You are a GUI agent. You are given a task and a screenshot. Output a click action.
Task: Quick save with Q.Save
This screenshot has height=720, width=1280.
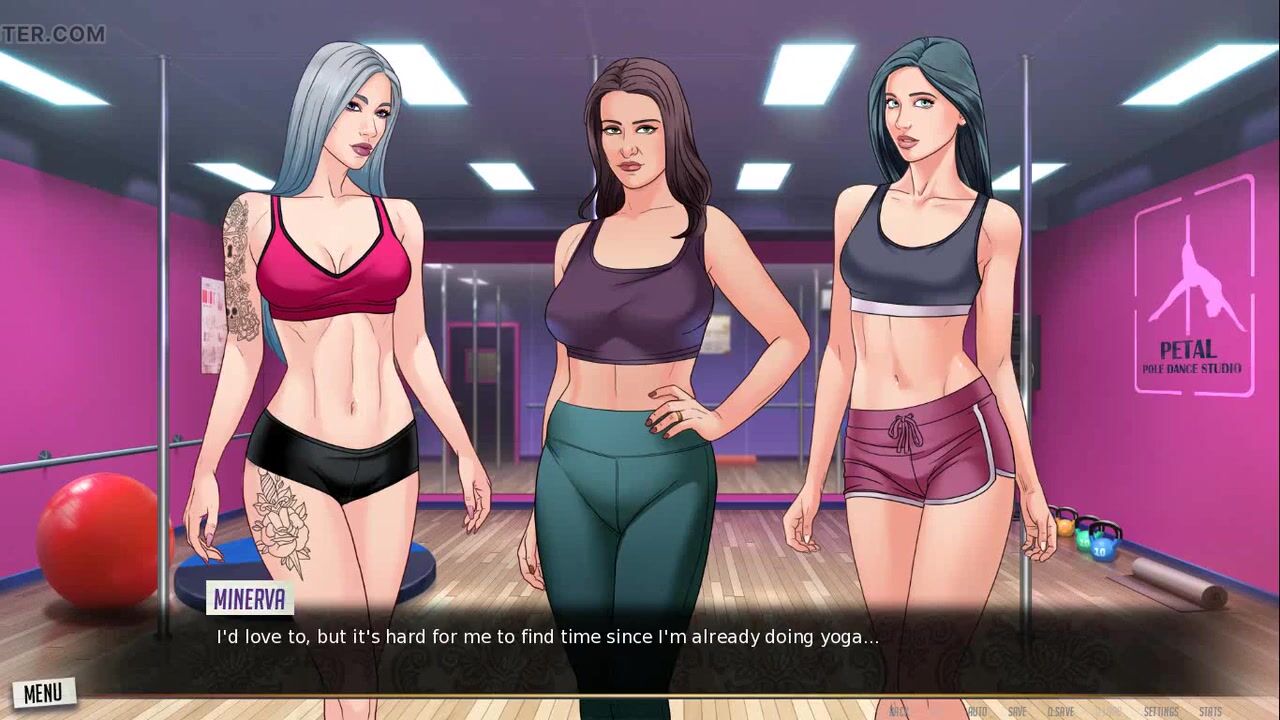(x=1061, y=711)
